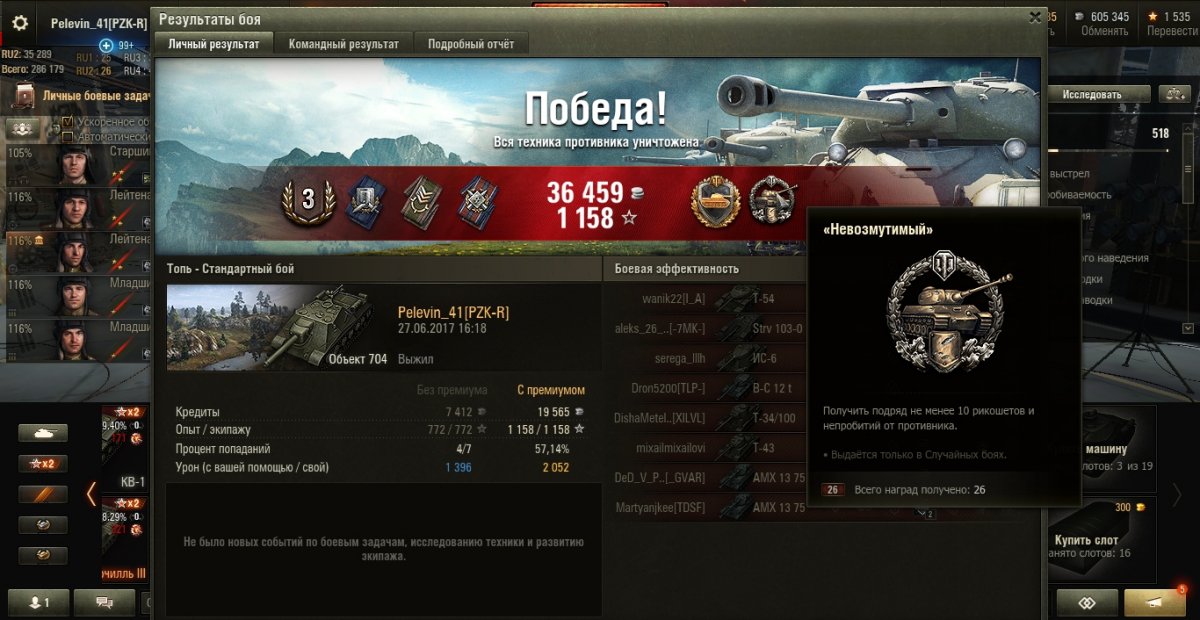Select the wanik22 T-54 row

705,298
